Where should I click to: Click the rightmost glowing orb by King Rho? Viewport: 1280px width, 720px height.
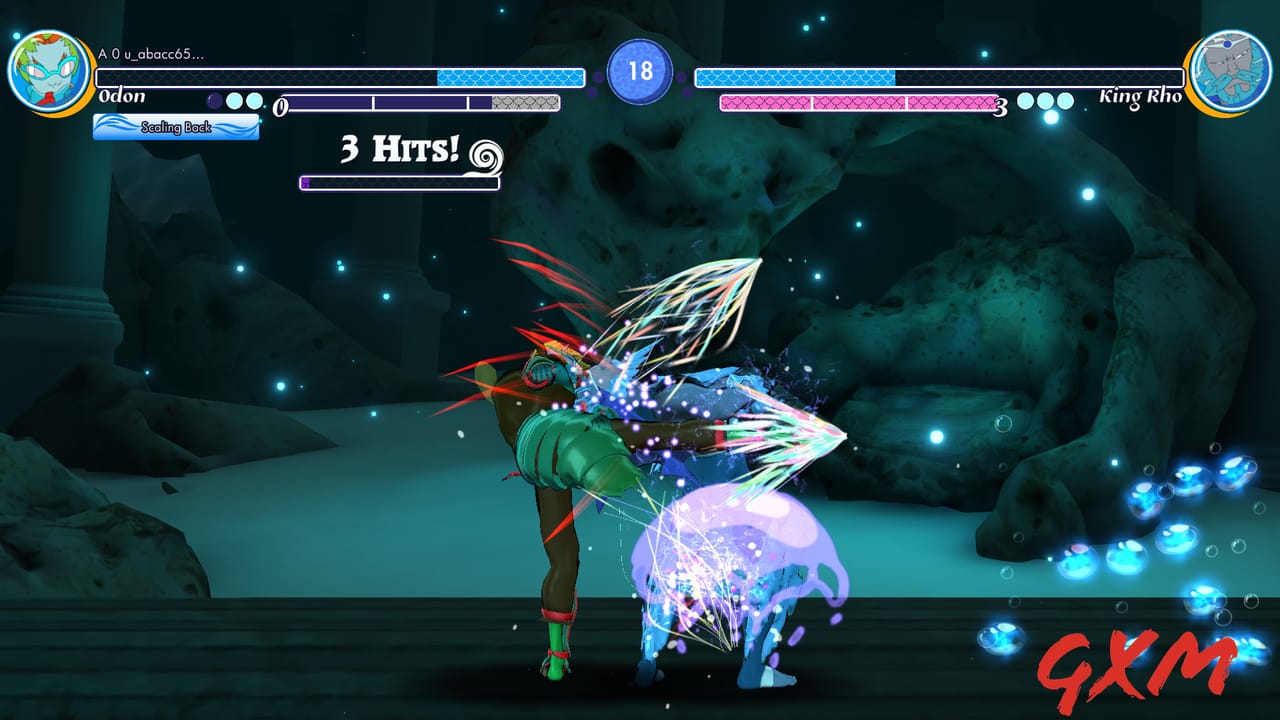point(1066,100)
